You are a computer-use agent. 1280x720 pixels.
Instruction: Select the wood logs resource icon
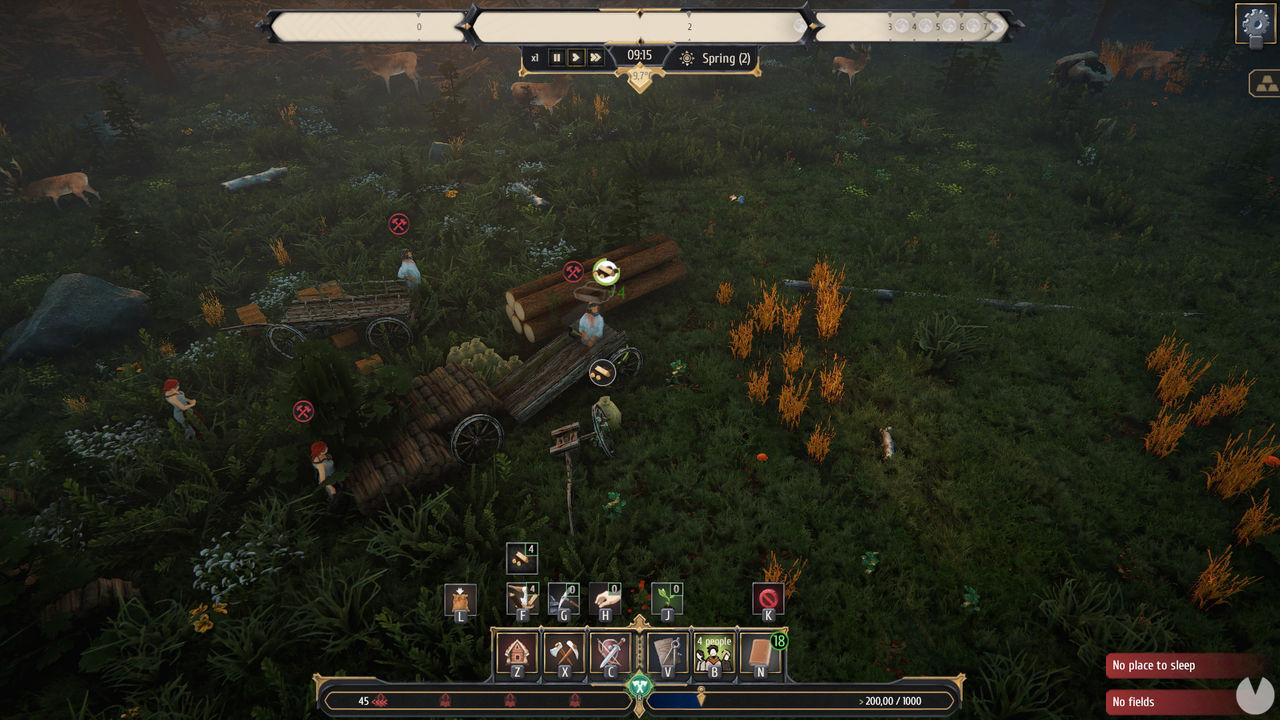pos(522,557)
